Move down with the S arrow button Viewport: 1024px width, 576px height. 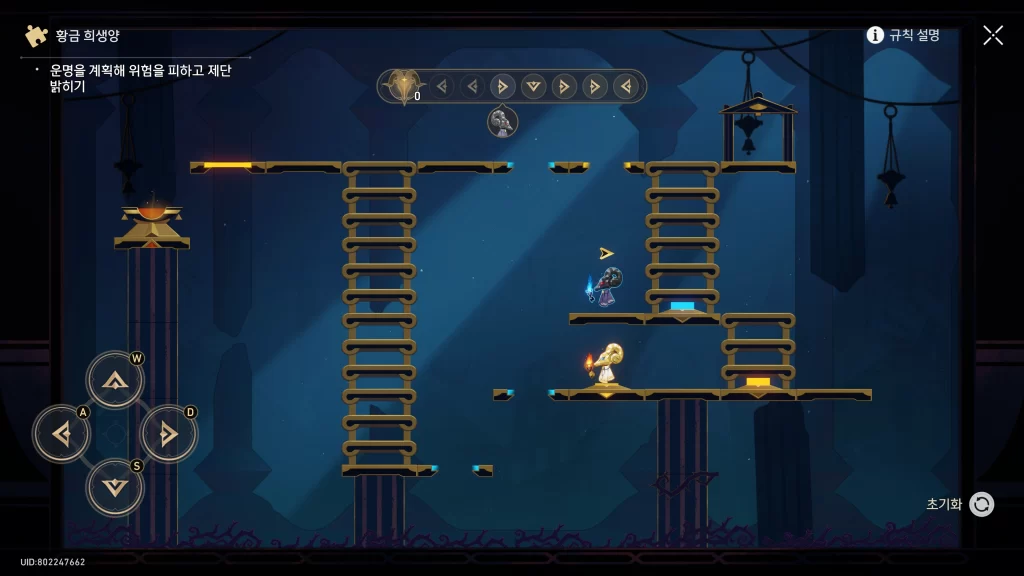pyautogui.click(x=115, y=487)
